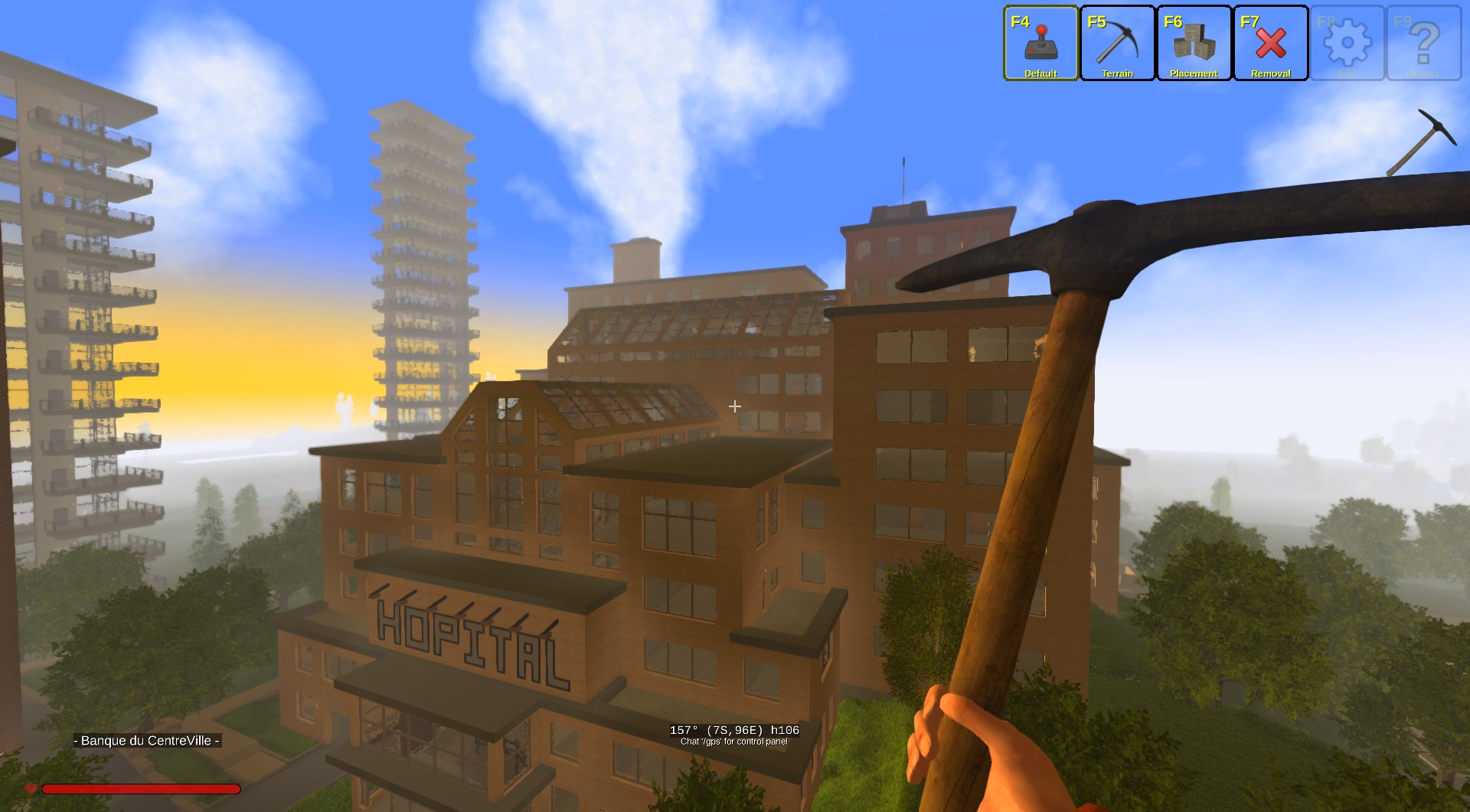The image size is (1470, 812).
Task: Open the faded Edit gear tool
Action: pyautogui.click(x=1347, y=44)
